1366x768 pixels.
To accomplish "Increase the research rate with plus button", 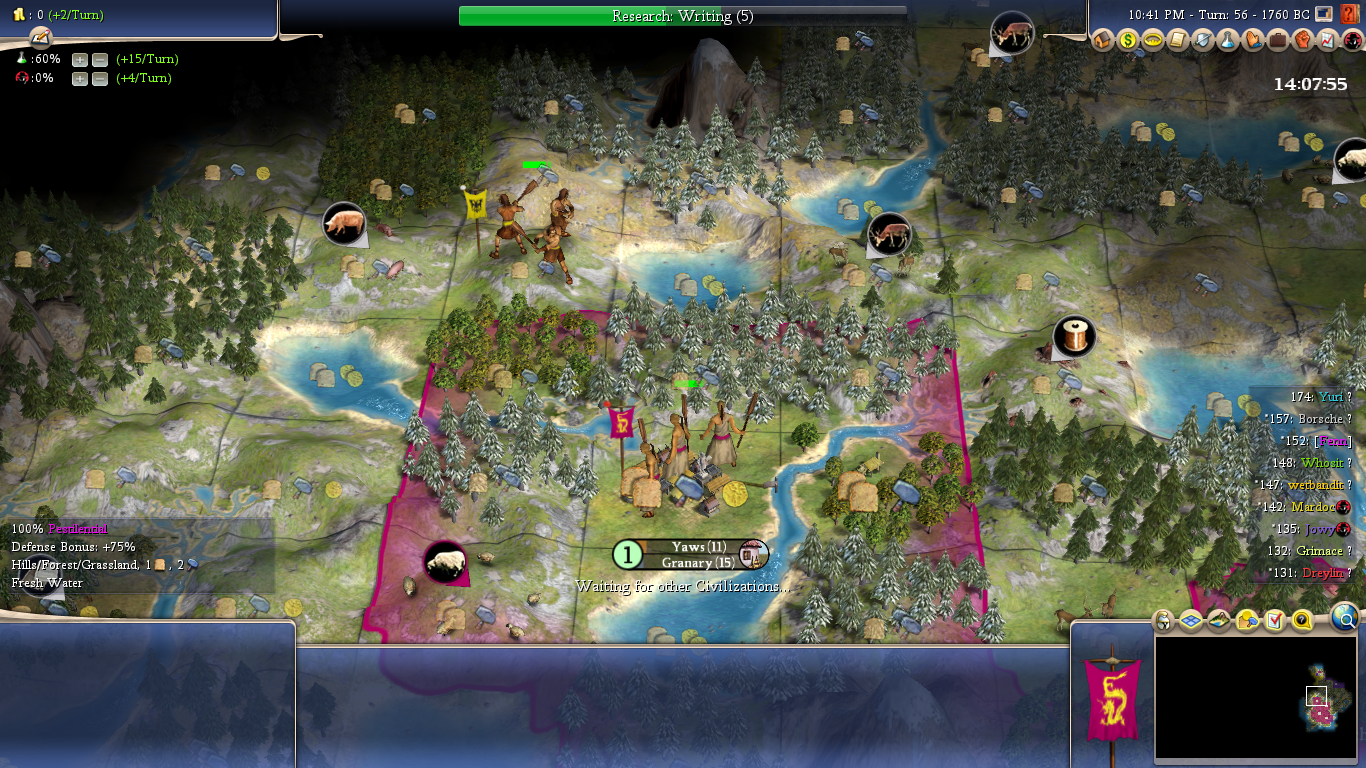I will click(x=80, y=59).
